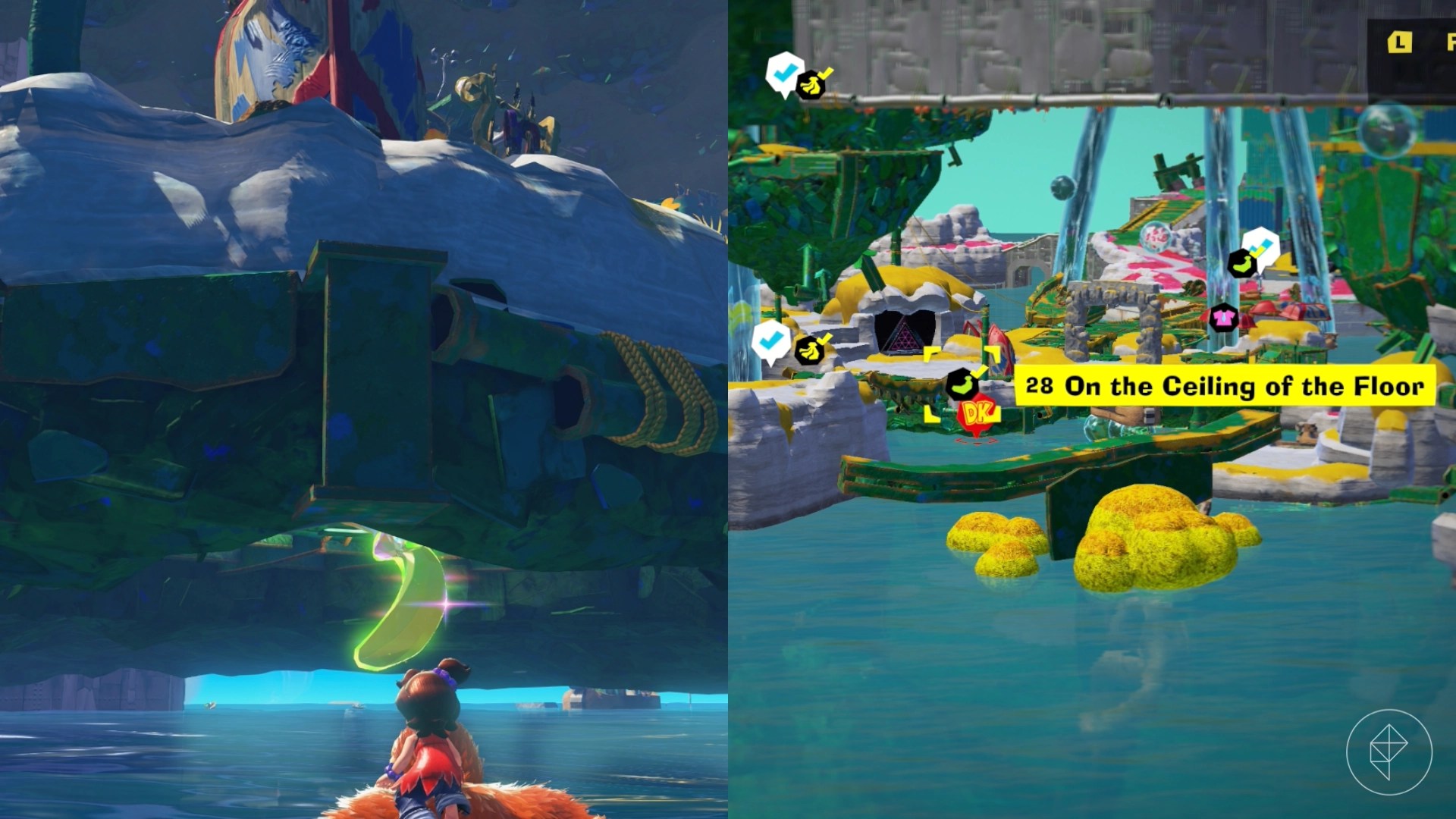Select the green banana marker on the far right
This screenshot has width=1456, height=819.
[1241, 263]
